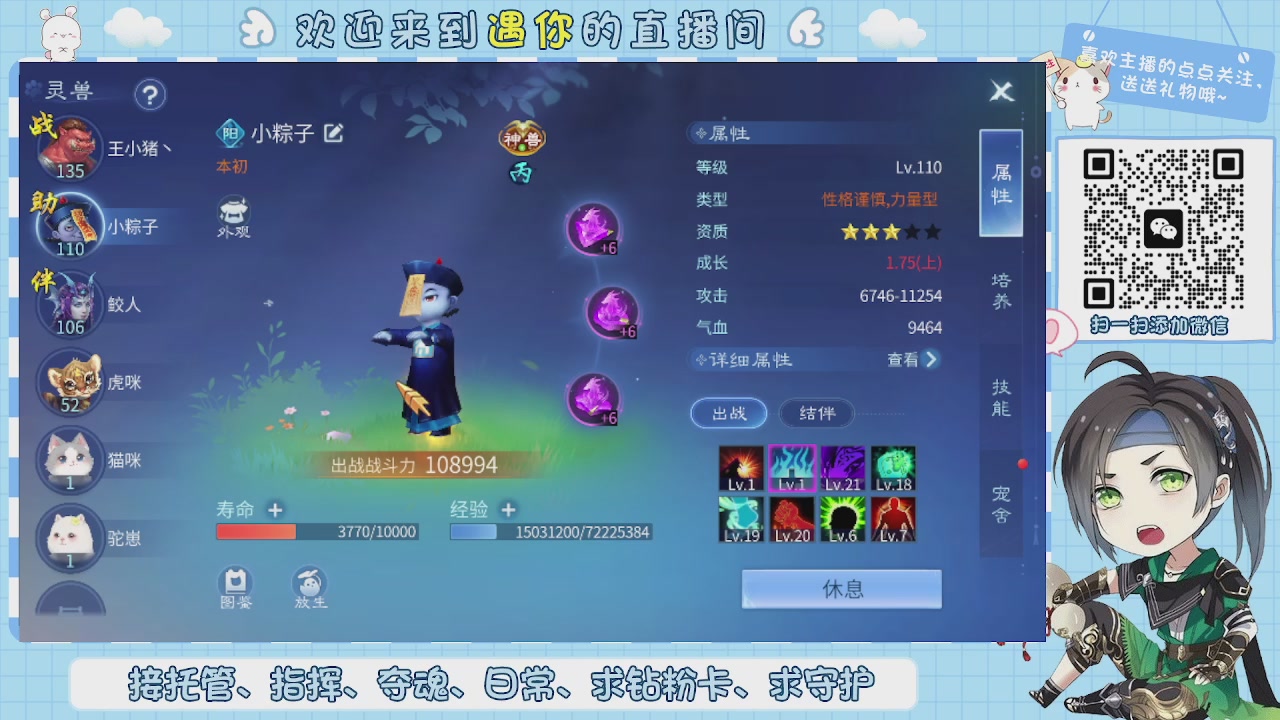Click the topmost +6 purple skill orb
The image size is (1280, 720).
(595, 230)
